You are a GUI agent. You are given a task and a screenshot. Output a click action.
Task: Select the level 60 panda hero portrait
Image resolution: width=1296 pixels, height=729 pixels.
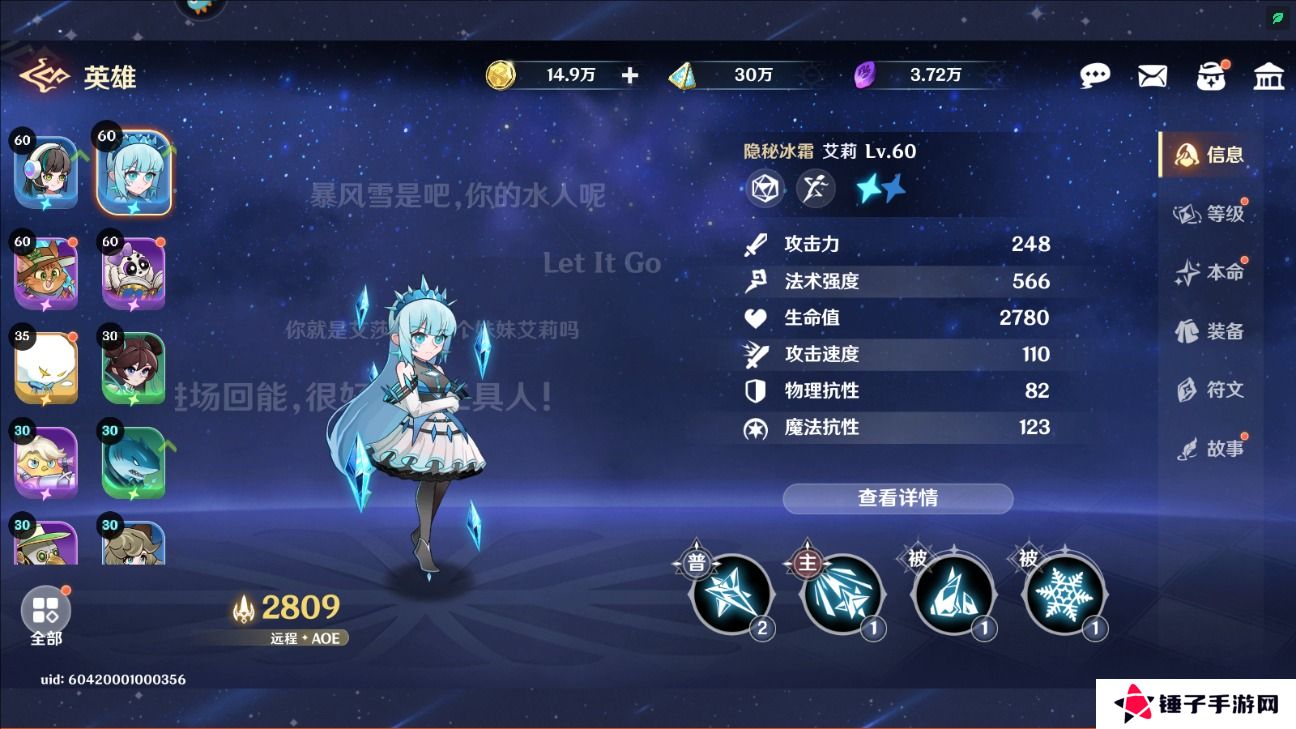point(133,272)
